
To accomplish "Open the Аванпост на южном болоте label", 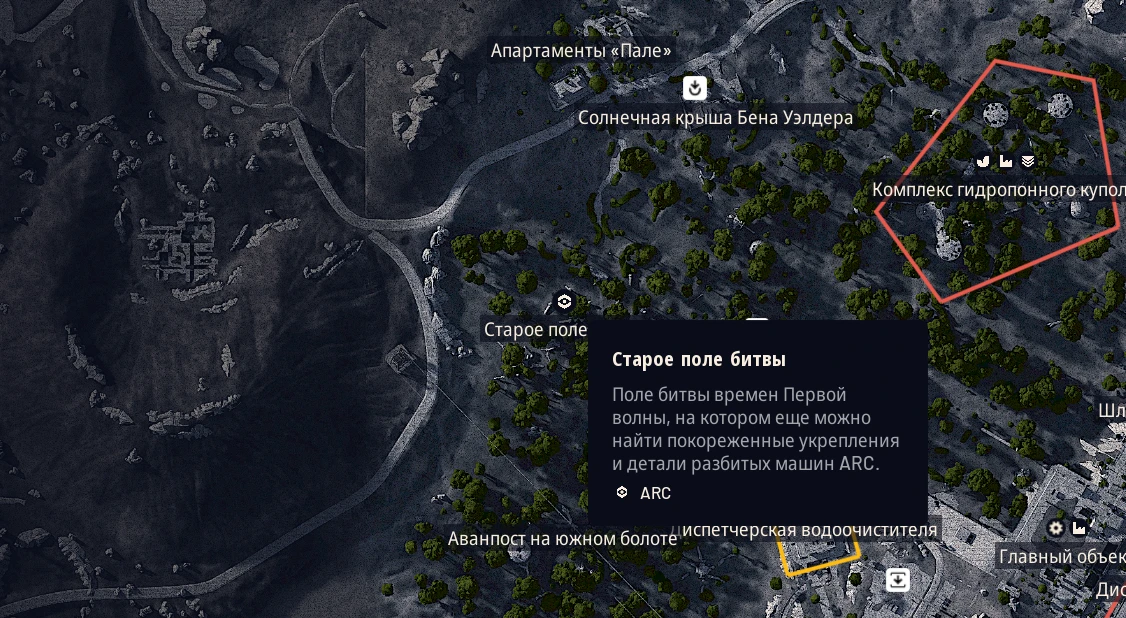I will [x=562, y=539].
